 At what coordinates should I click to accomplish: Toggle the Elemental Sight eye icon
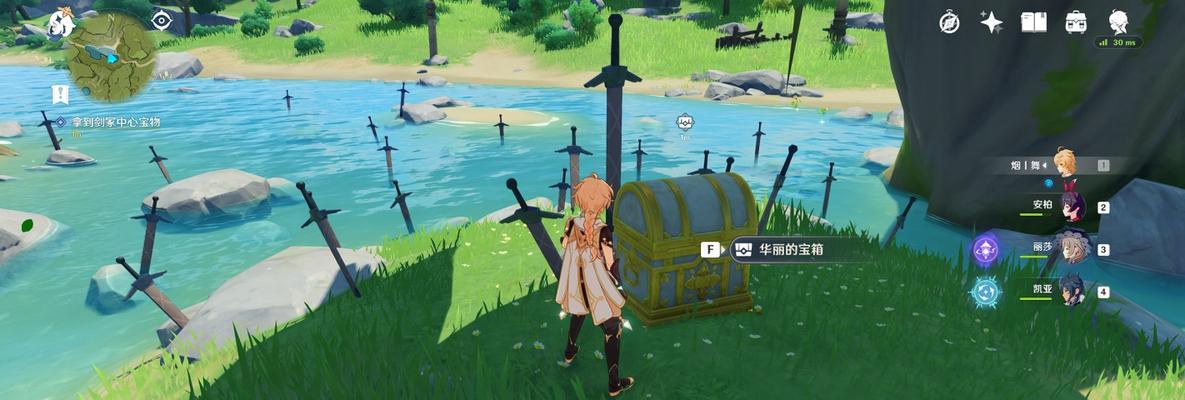[x=161, y=21]
